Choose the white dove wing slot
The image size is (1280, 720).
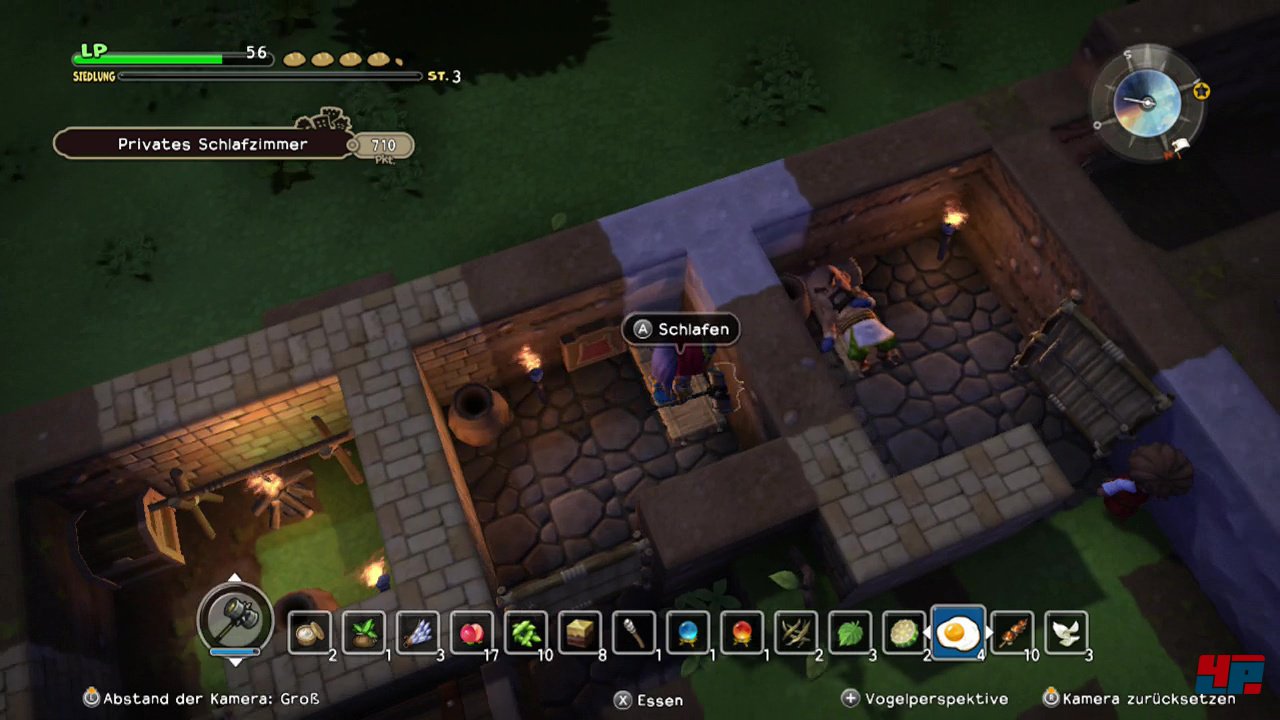tap(1066, 632)
